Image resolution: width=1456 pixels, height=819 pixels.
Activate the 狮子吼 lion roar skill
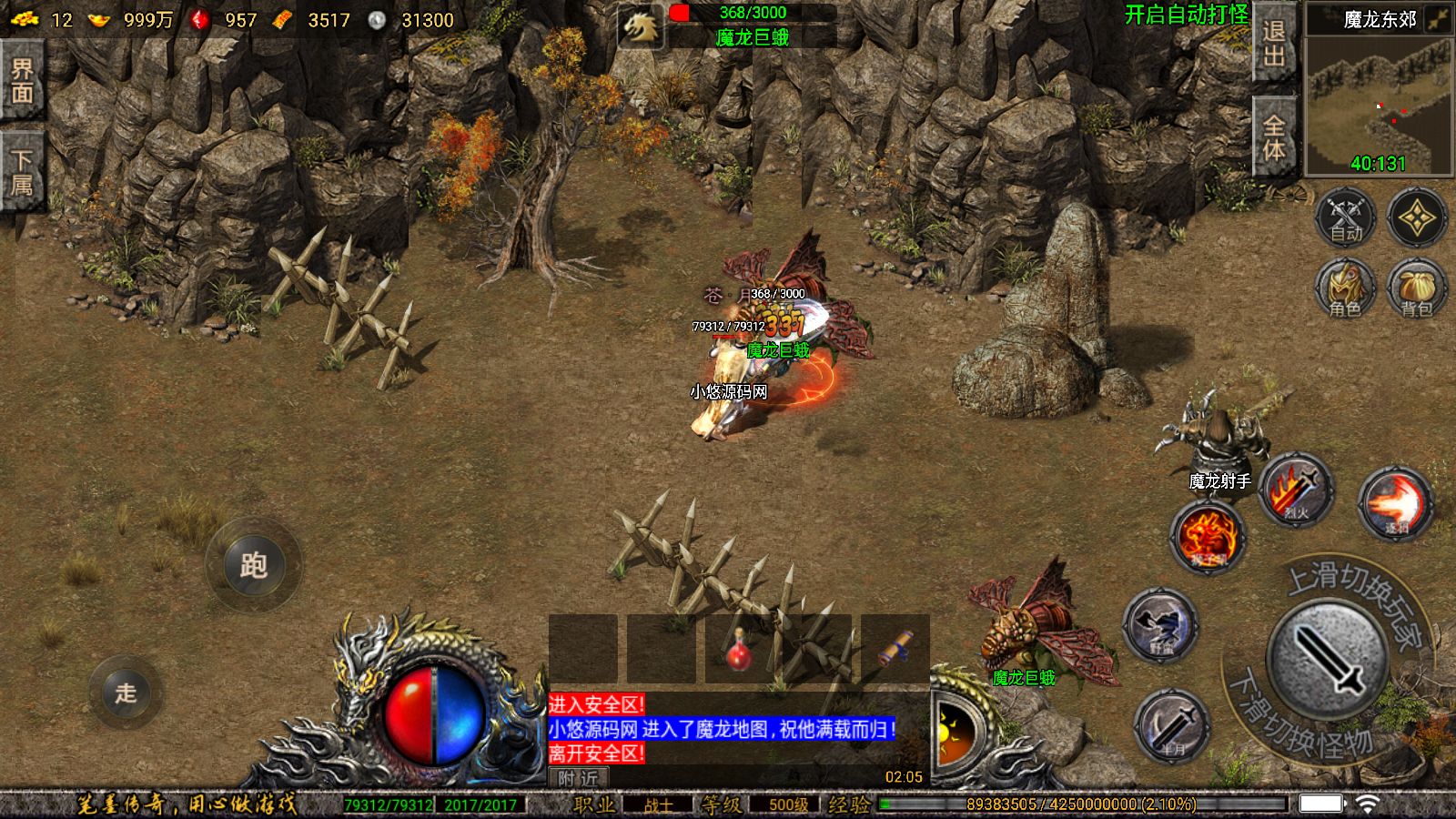[x=1208, y=537]
